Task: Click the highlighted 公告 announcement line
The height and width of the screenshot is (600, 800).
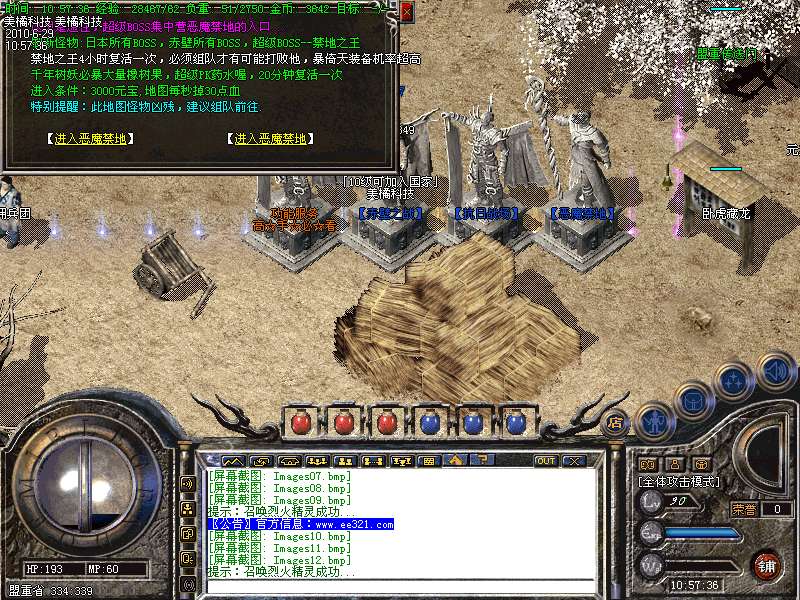Action: click(300, 524)
